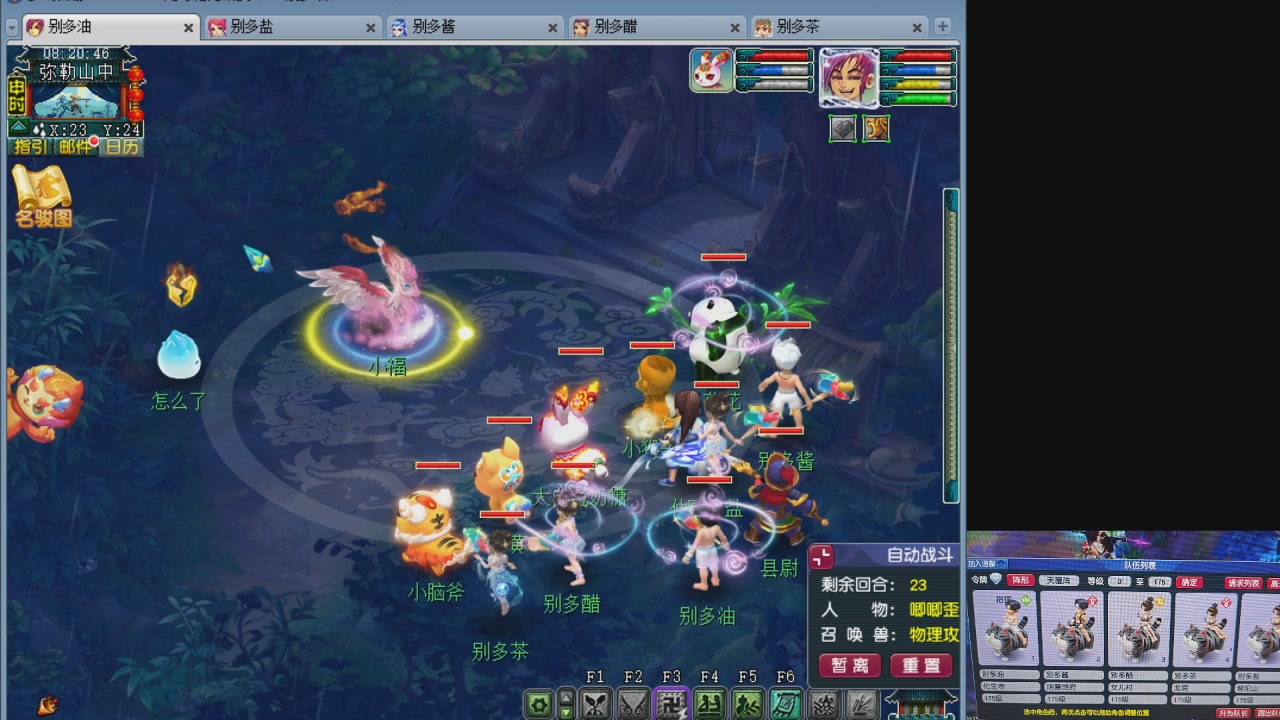Select the F1 skill shortcut icon
The width and height of the screenshot is (1280, 720).
point(596,703)
